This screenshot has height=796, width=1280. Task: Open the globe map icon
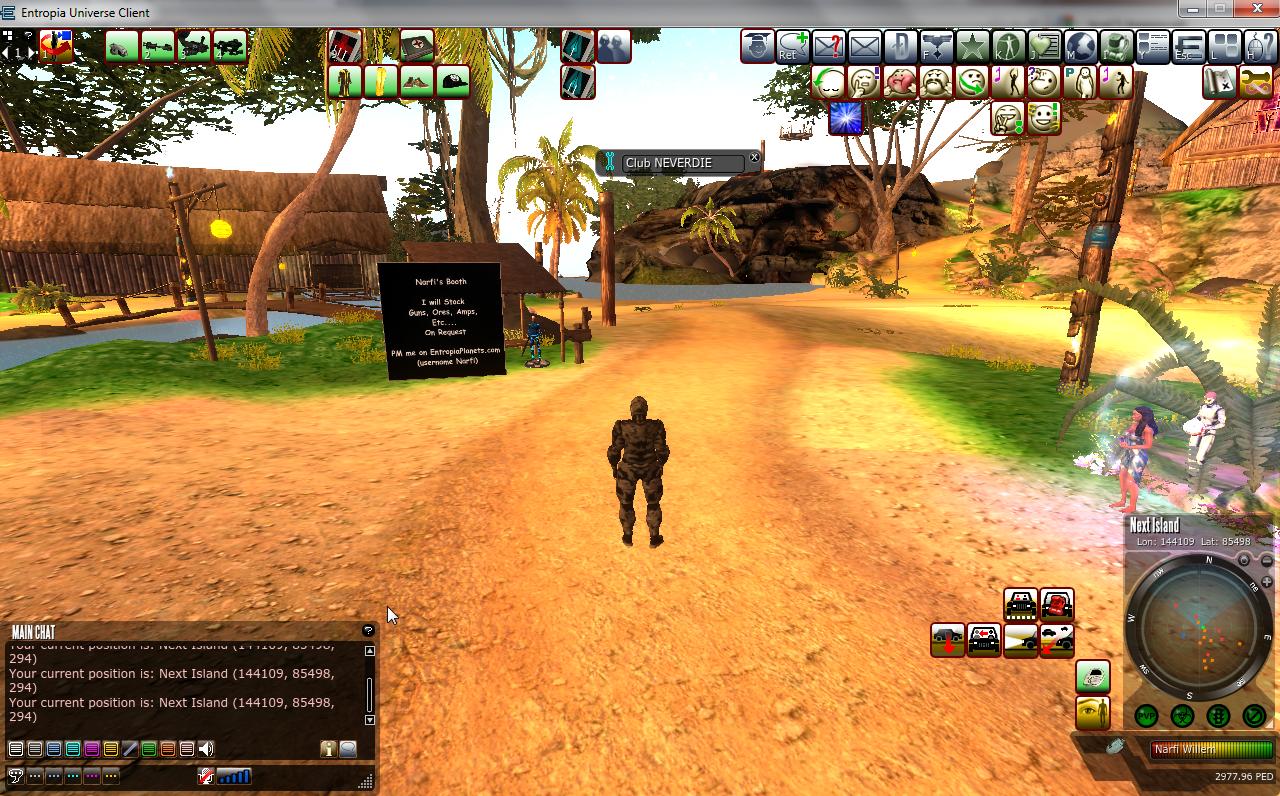(1080, 46)
